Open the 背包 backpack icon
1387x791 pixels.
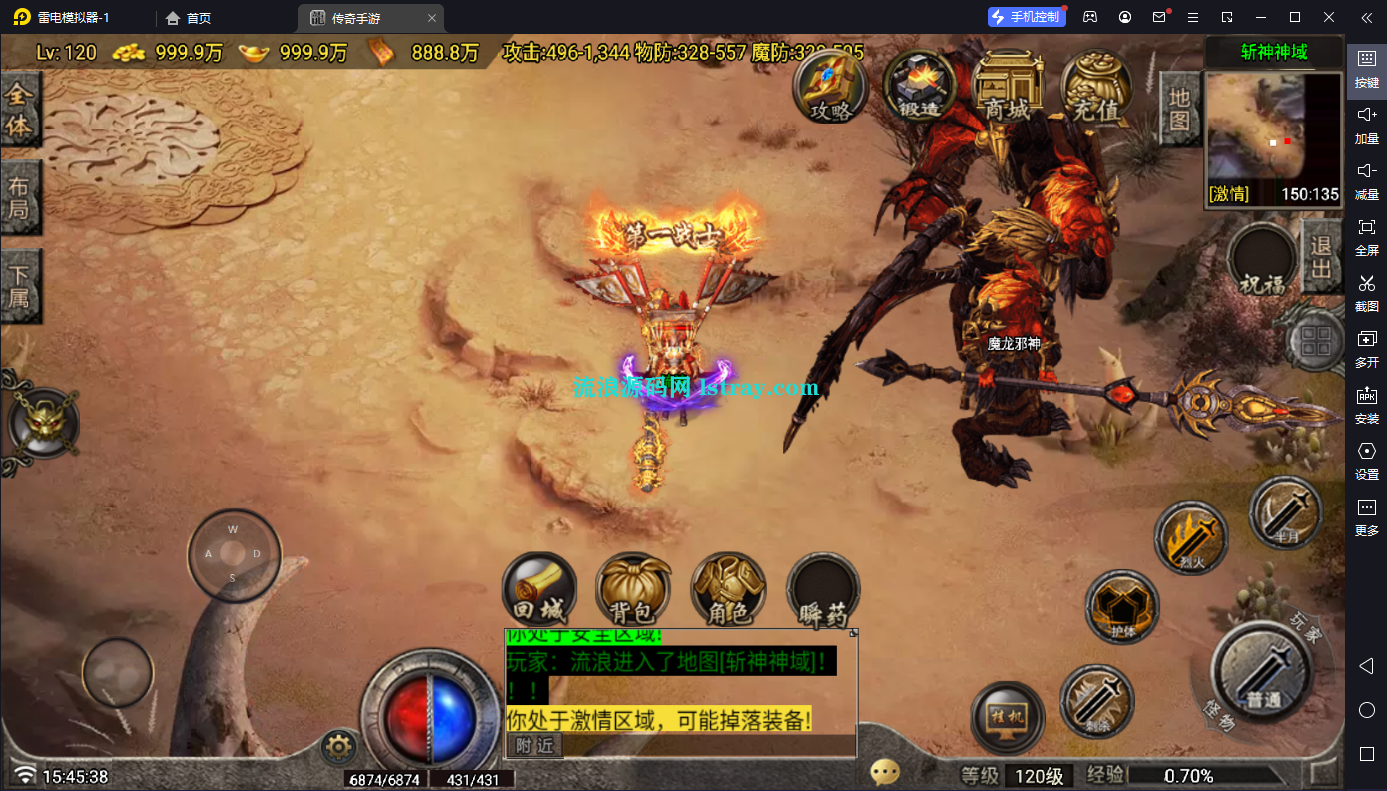[633, 590]
